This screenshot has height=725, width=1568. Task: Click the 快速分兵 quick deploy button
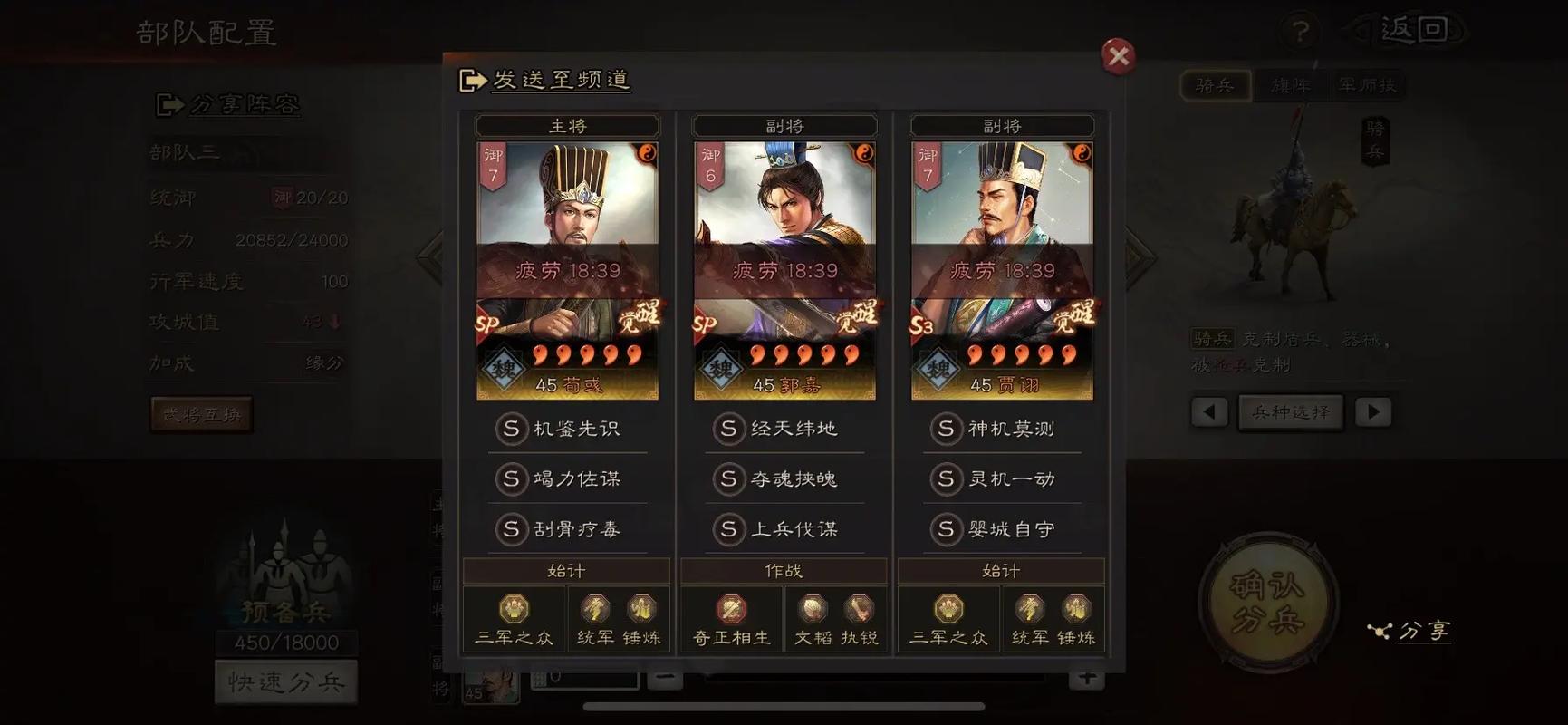point(285,681)
